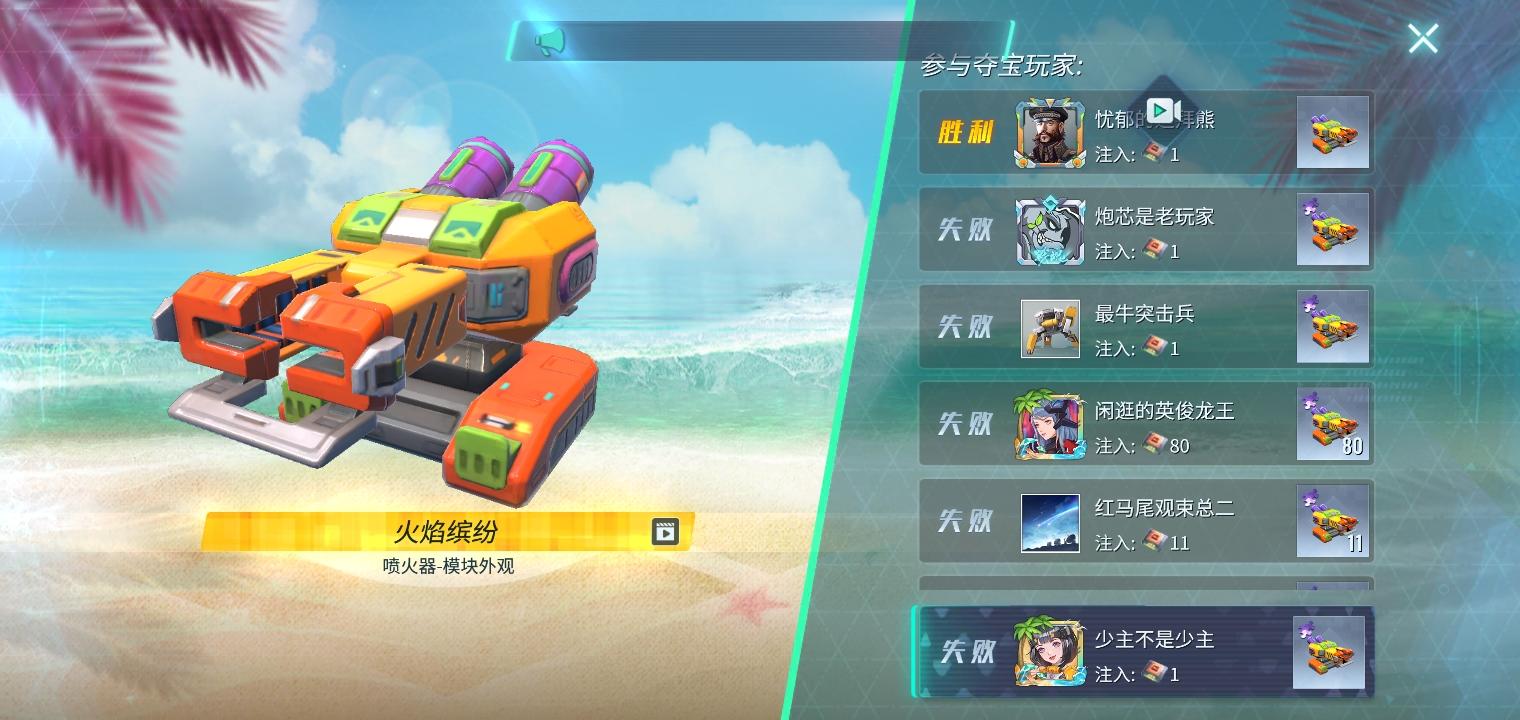This screenshot has width=1520, height=720.
Task: Open 少主不是少主's avatar portrait
Action: [1049, 651]
